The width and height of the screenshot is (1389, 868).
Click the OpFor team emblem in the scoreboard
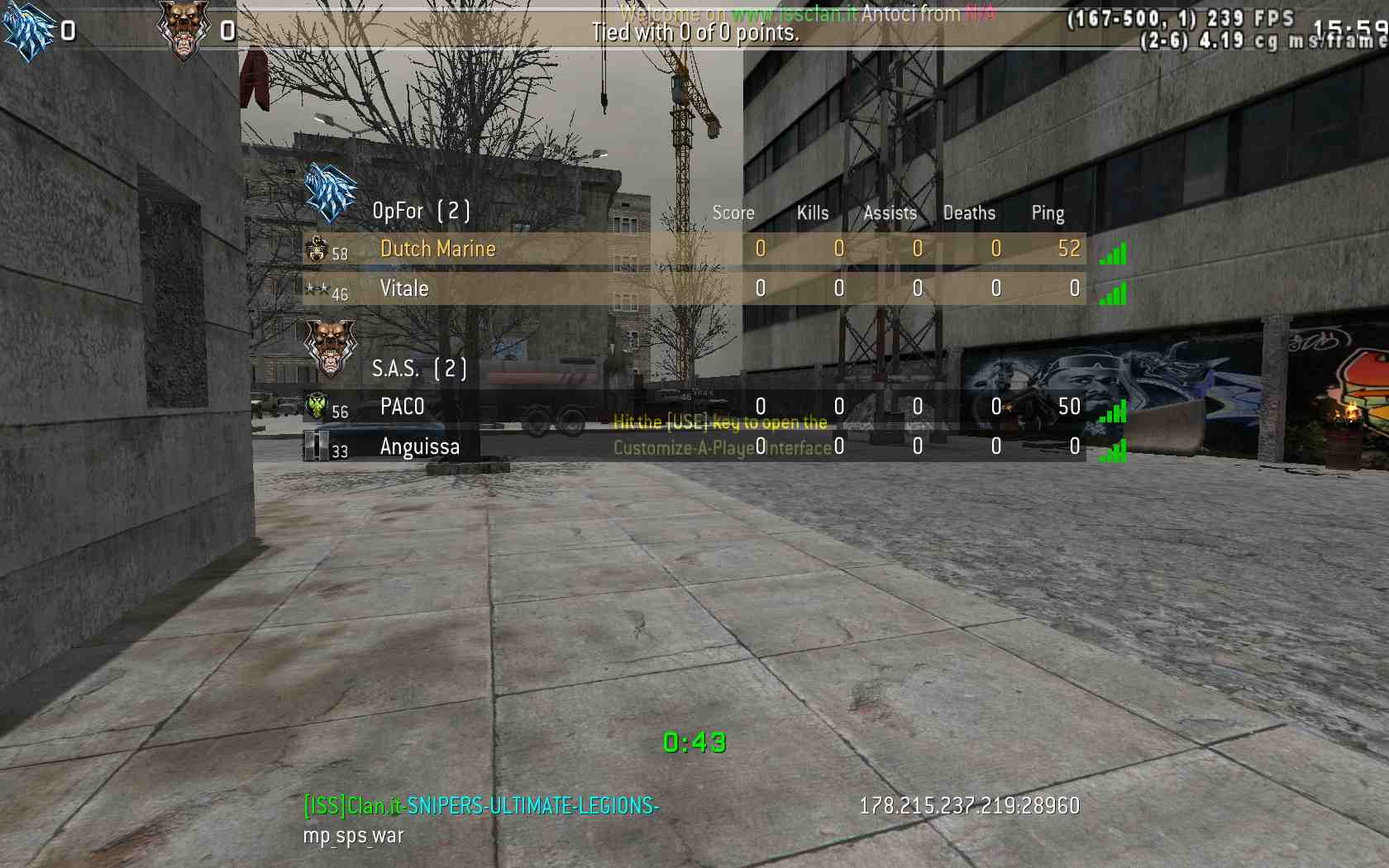click(331, 193)
